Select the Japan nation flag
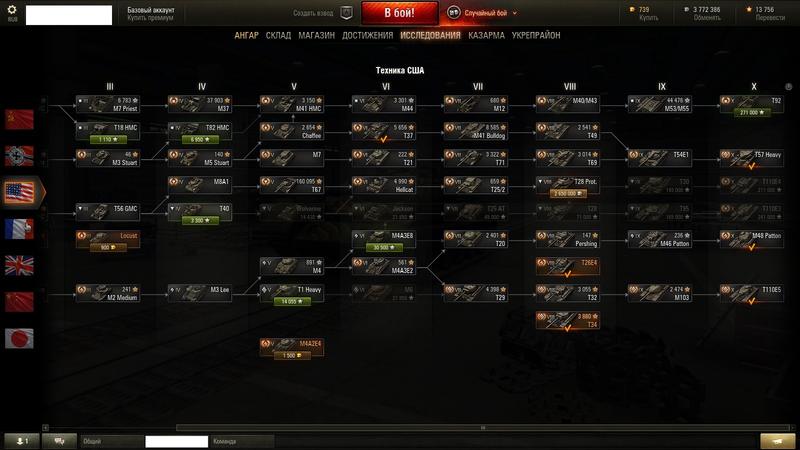The height and width of the screenshot is (450, 800). tap(19, 336)
